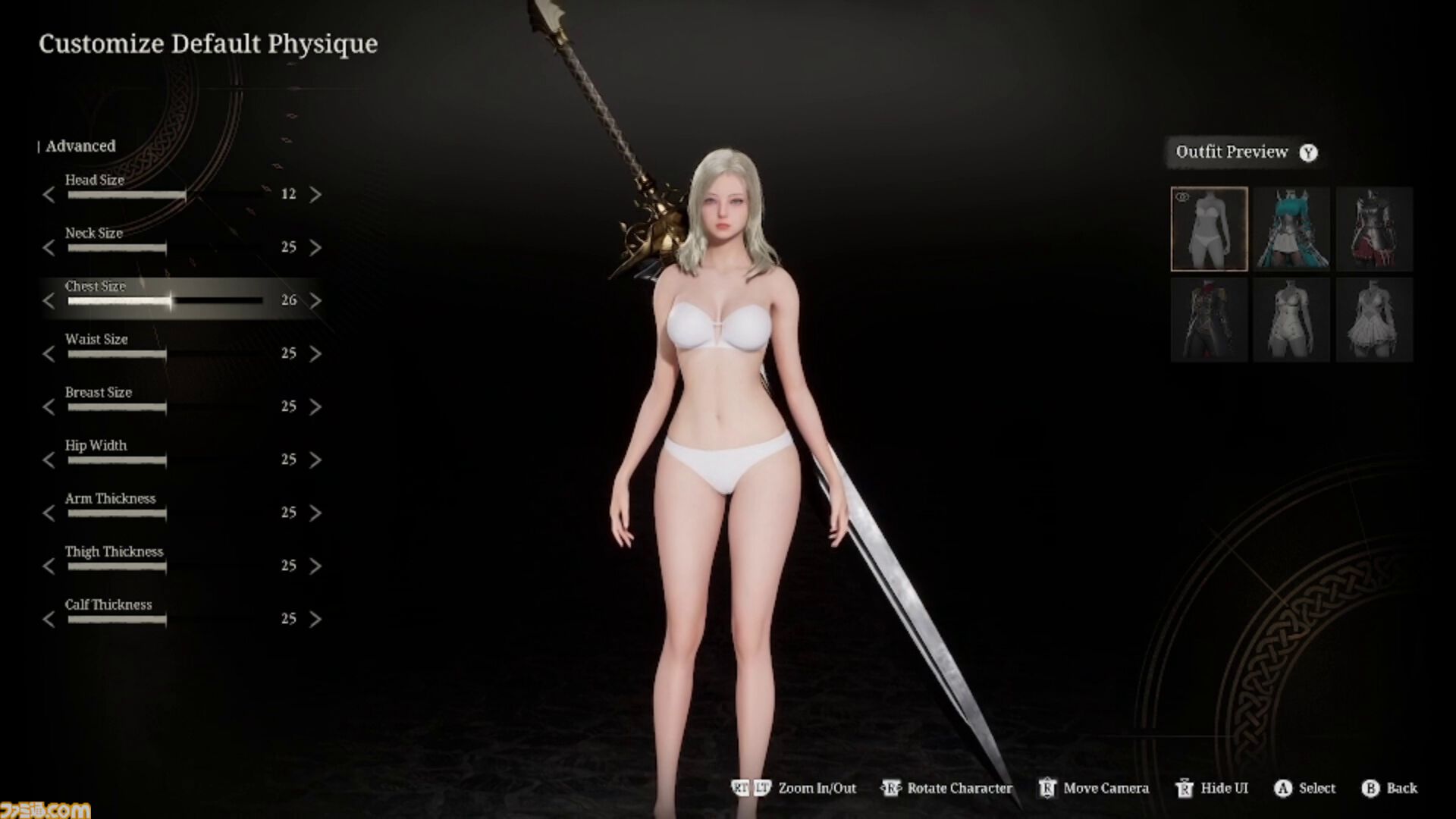The height and width of the screenshot is (819, 1456).
Task: Click the Customize Default Physique title
Action: click(209, 43)
